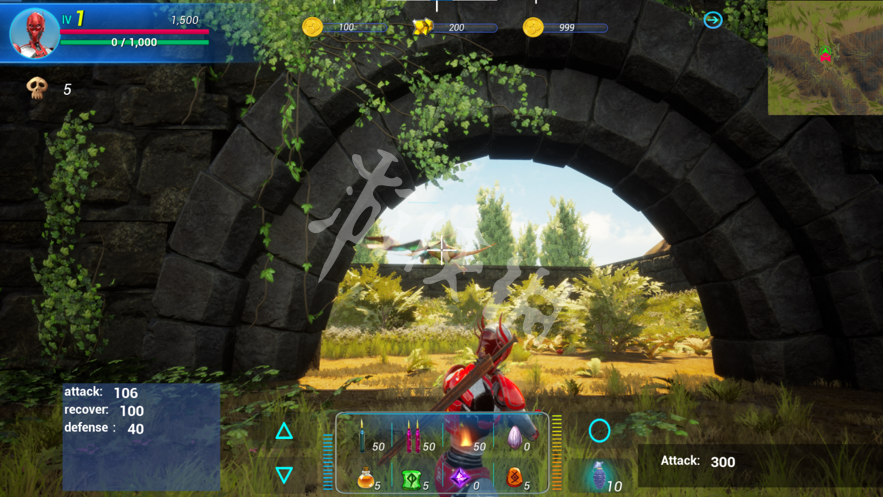The width and height of the screenshot is (883, 497).
Task: Click the up triangle arrow button
Action: tap(284, 431)
